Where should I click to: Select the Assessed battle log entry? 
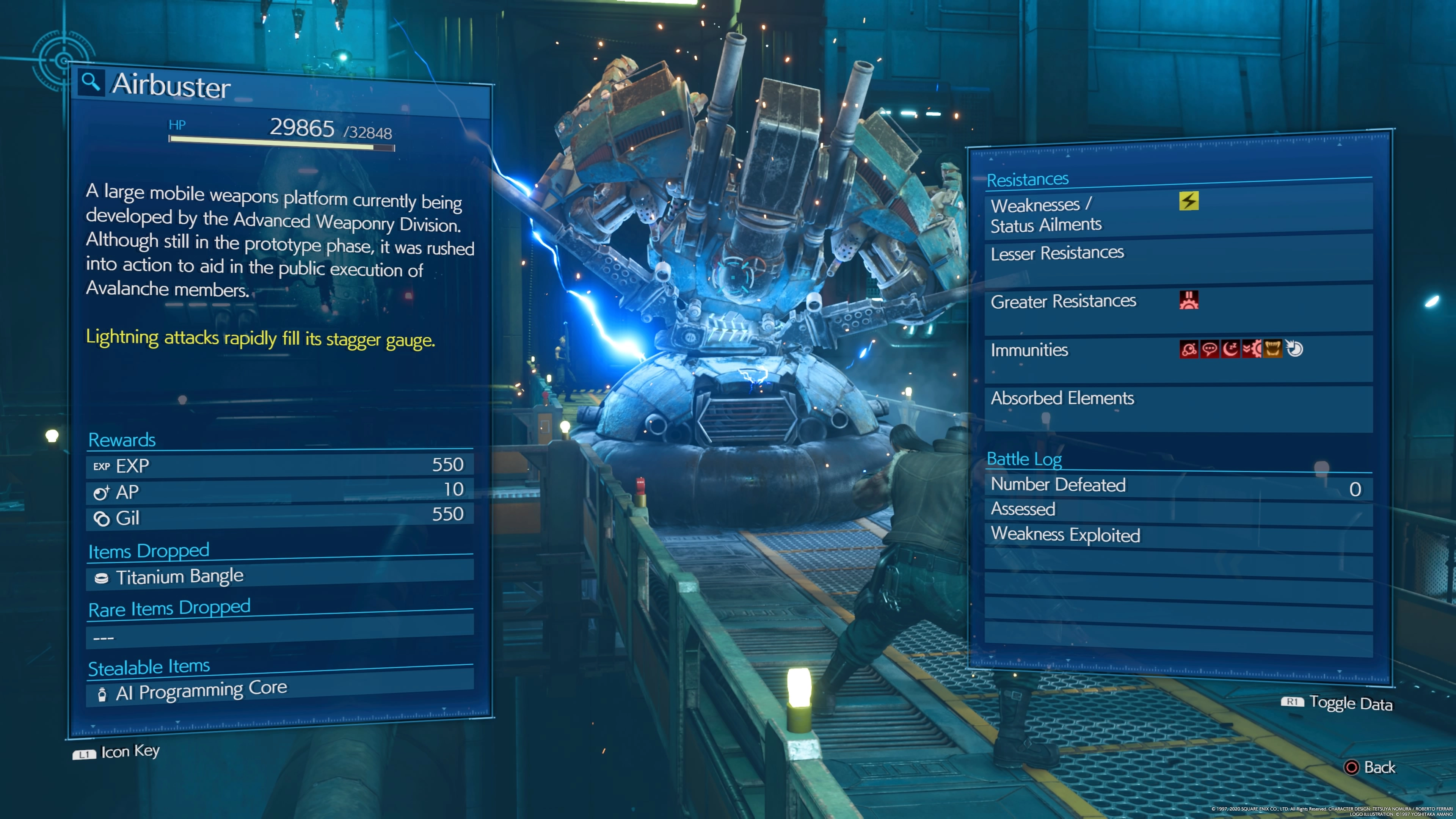1178,509
